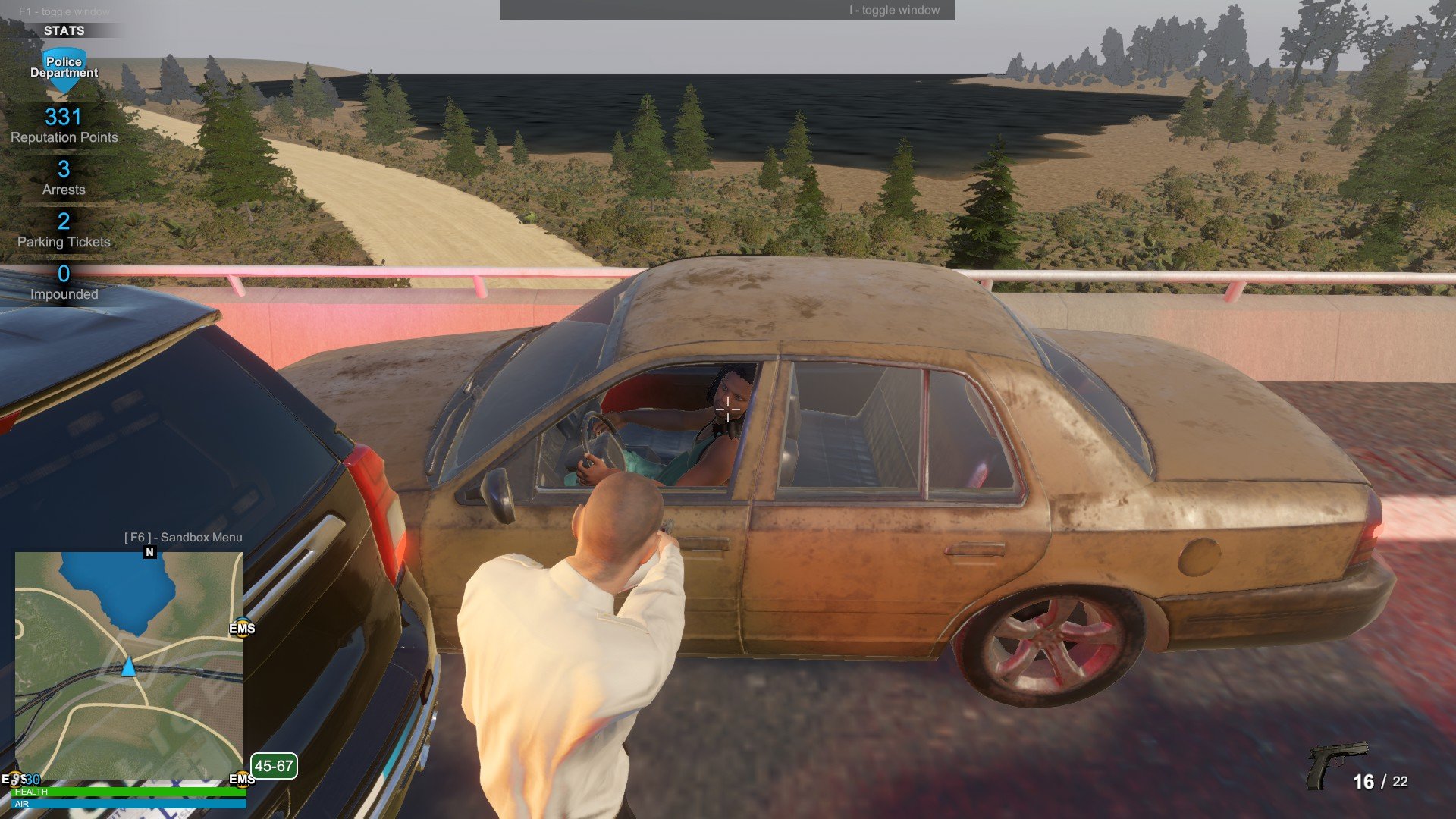Click the topmost EMS marker on the minimap
This screenshot has width=1456, height=819.
point(242,628)
